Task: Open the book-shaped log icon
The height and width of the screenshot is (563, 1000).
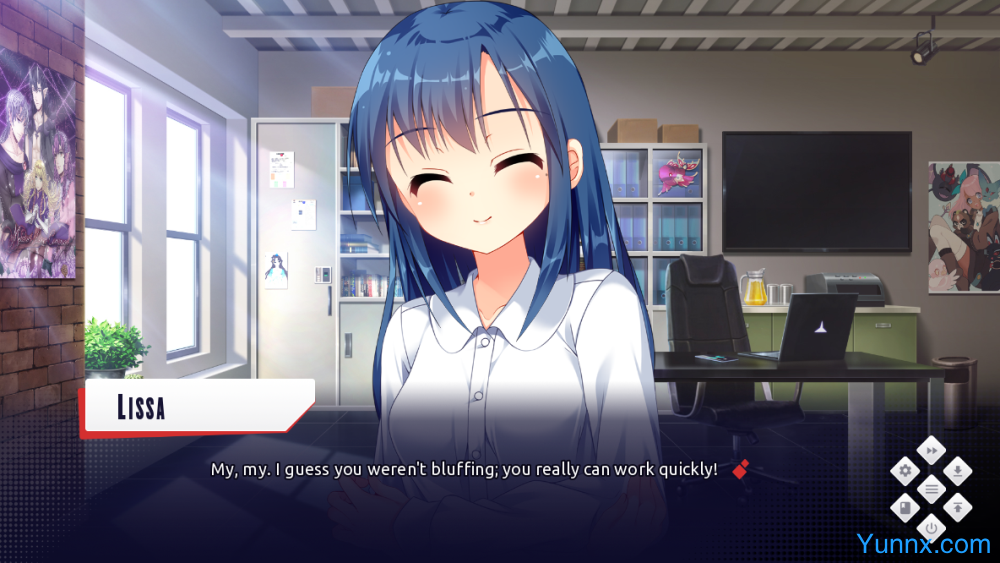Action: pyautogui.click(x=906, y=507)
